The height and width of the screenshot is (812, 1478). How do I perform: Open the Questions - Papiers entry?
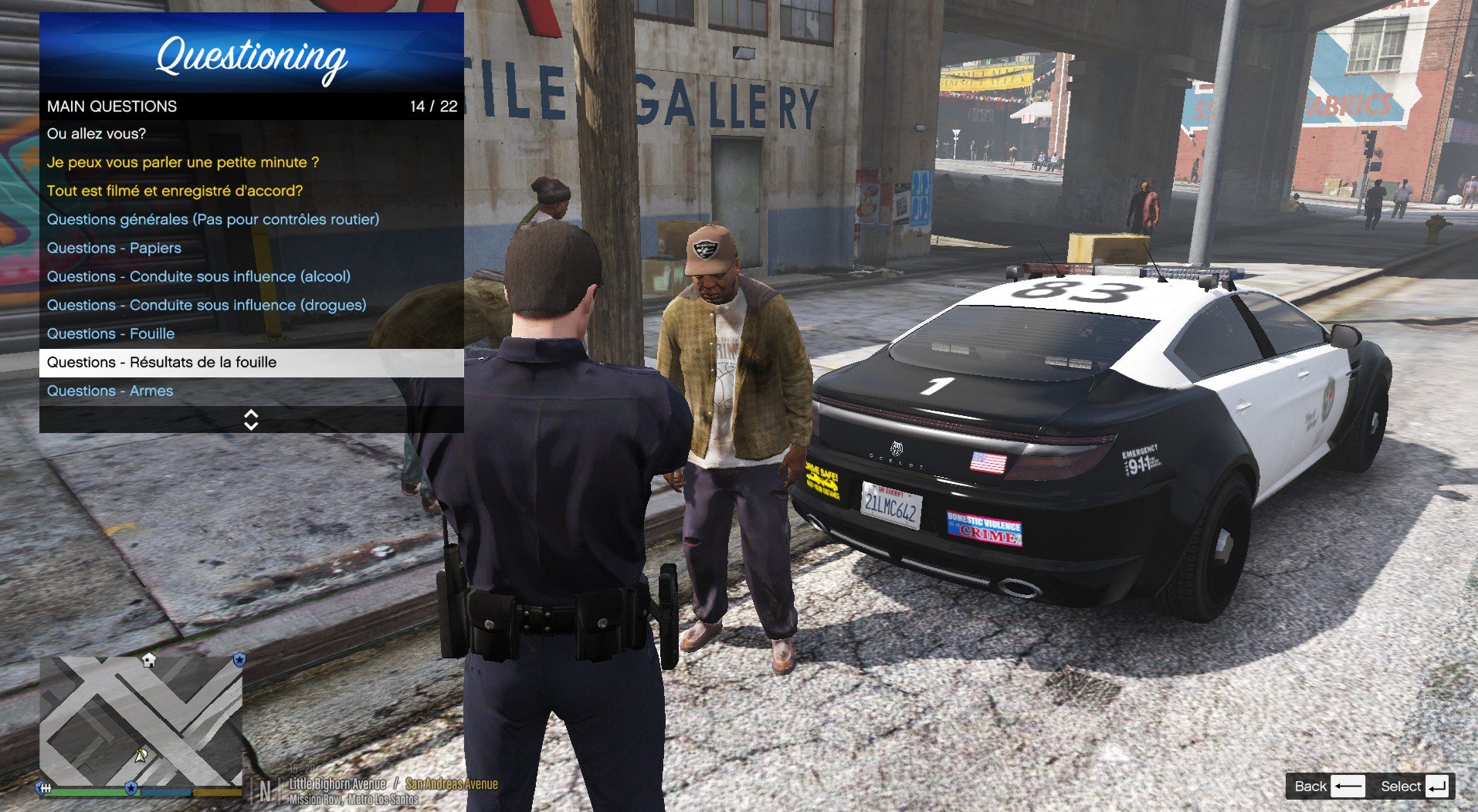coord(114,248)
